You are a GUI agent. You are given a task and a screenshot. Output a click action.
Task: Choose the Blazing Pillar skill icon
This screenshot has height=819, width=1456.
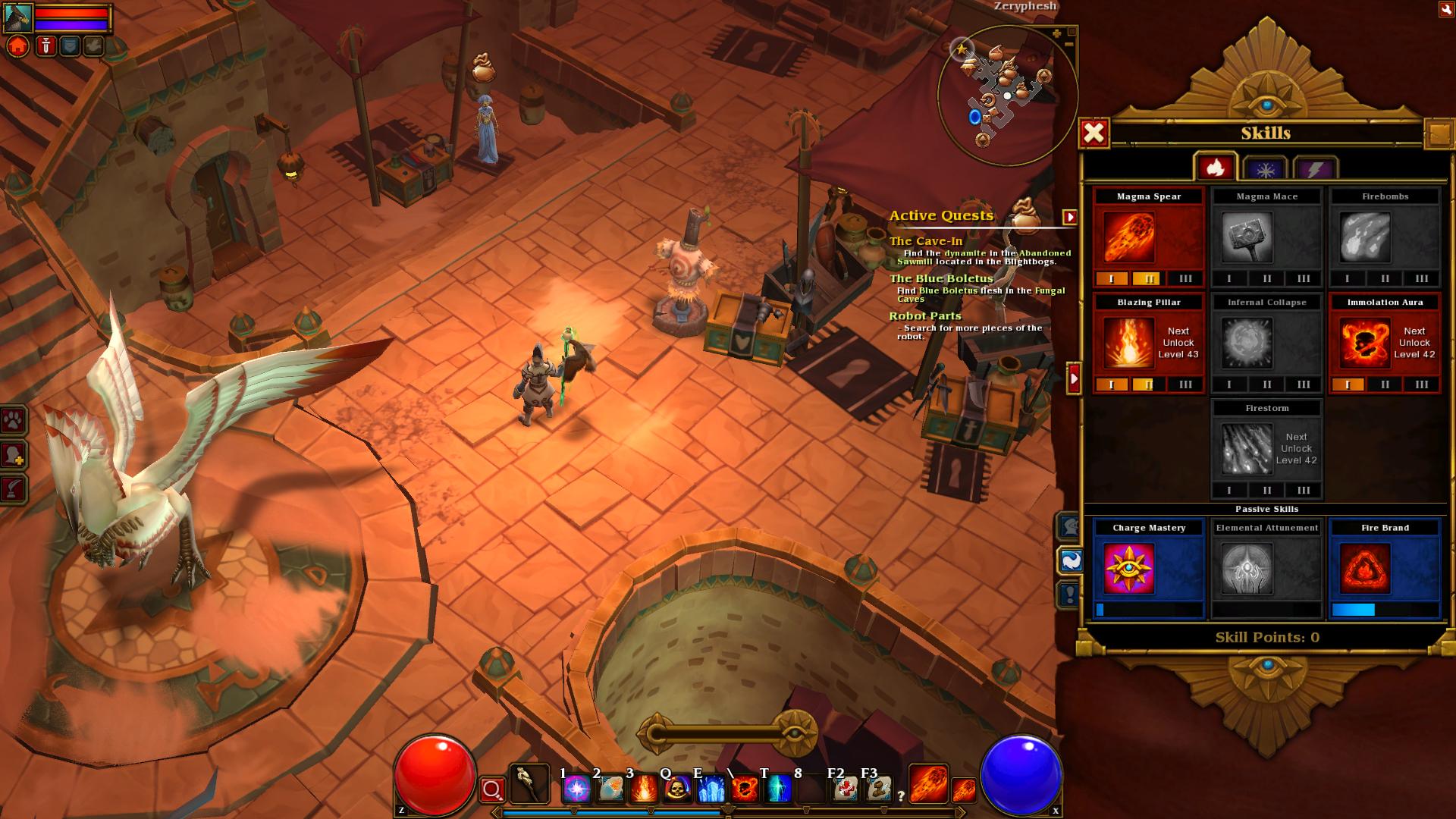[1128, 343]
